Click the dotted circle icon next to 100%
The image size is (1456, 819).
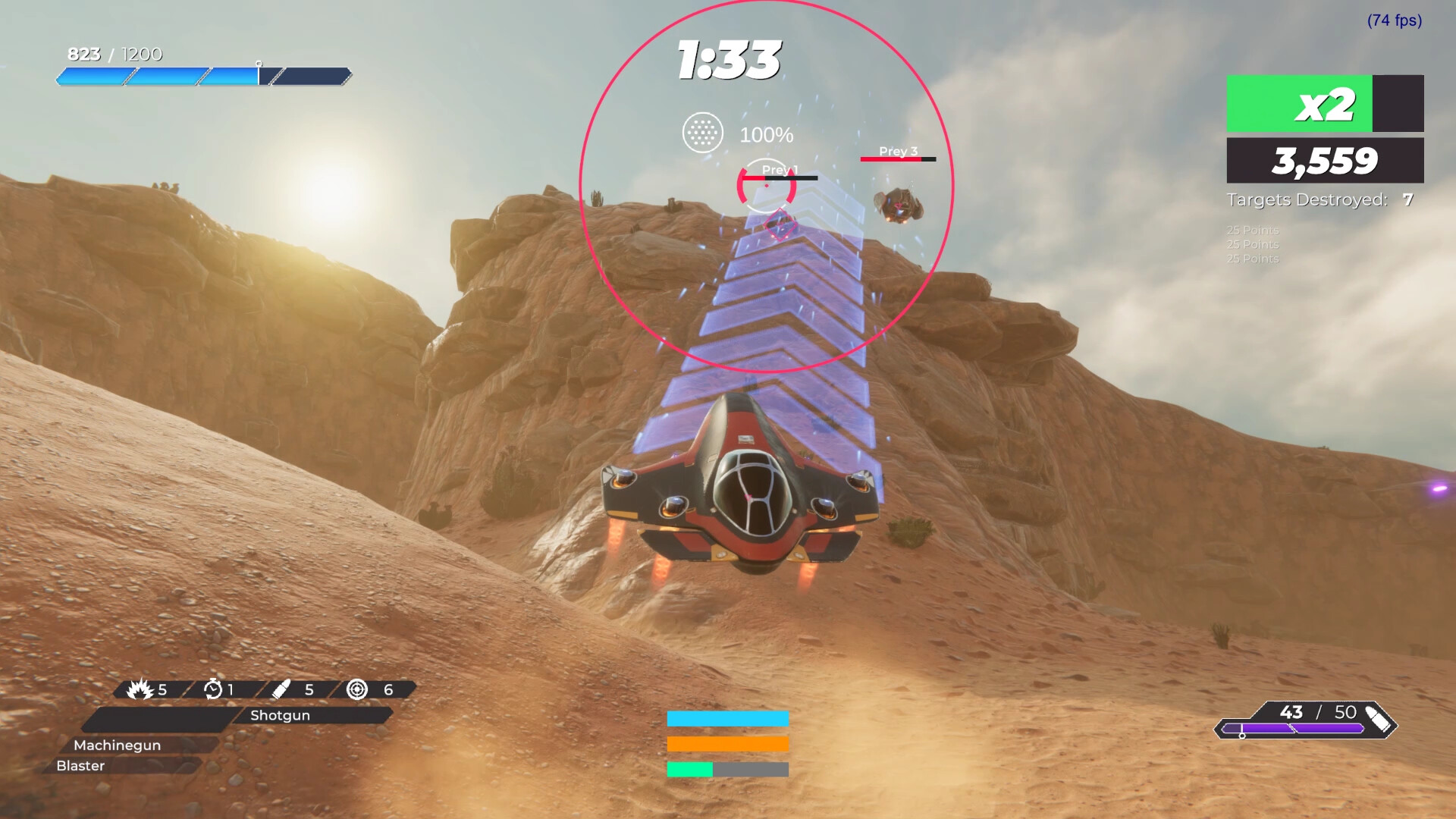pos(704,133)
